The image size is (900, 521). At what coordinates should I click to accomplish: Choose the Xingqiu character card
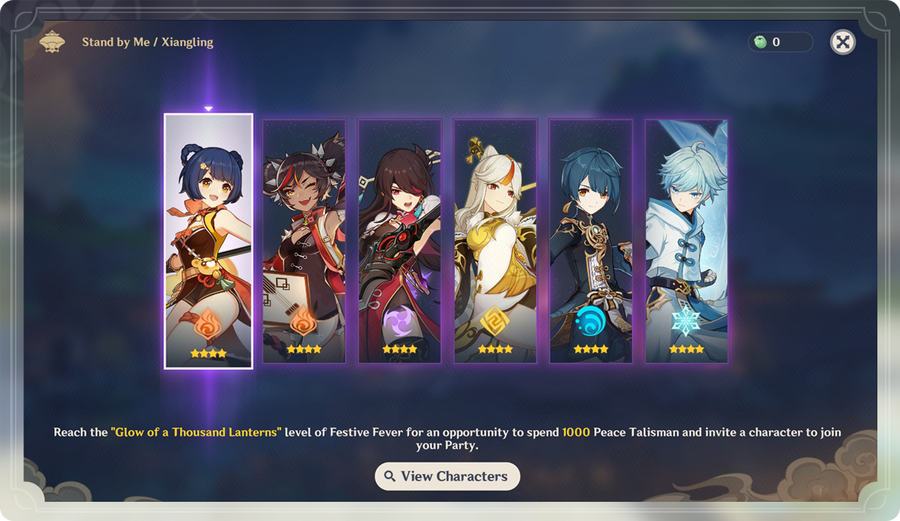(x=591, y=241)
